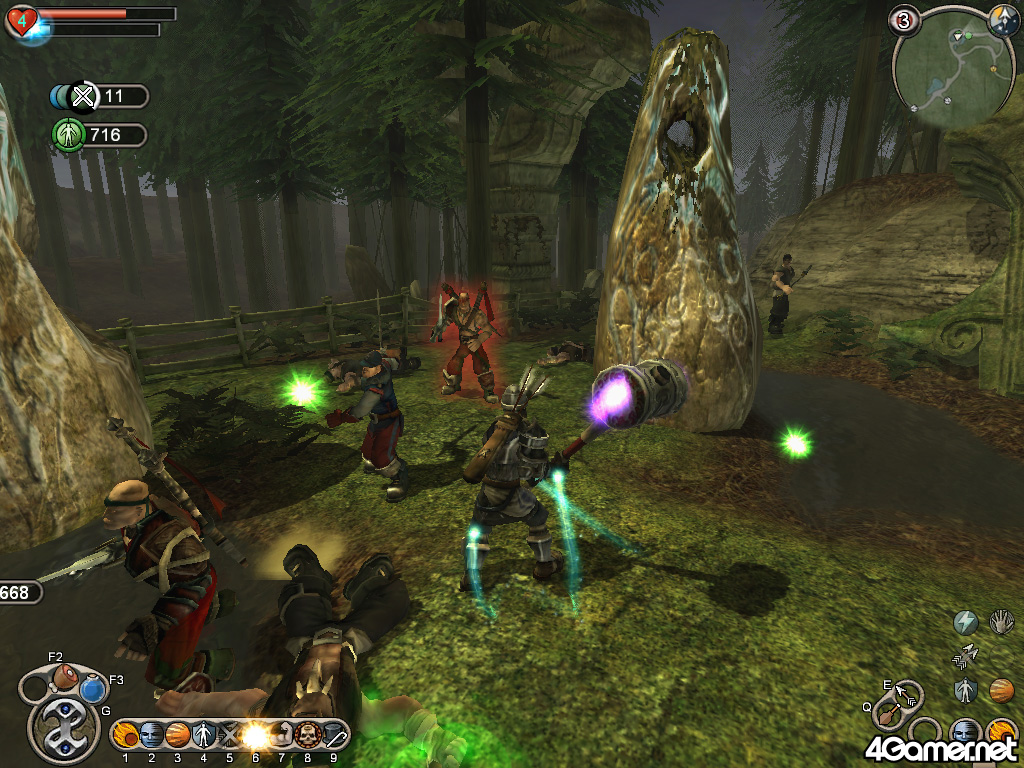The width and height of the screenshot is (1024, 768).
Task: Activate the open hand spell icon
Action: 1001,623
